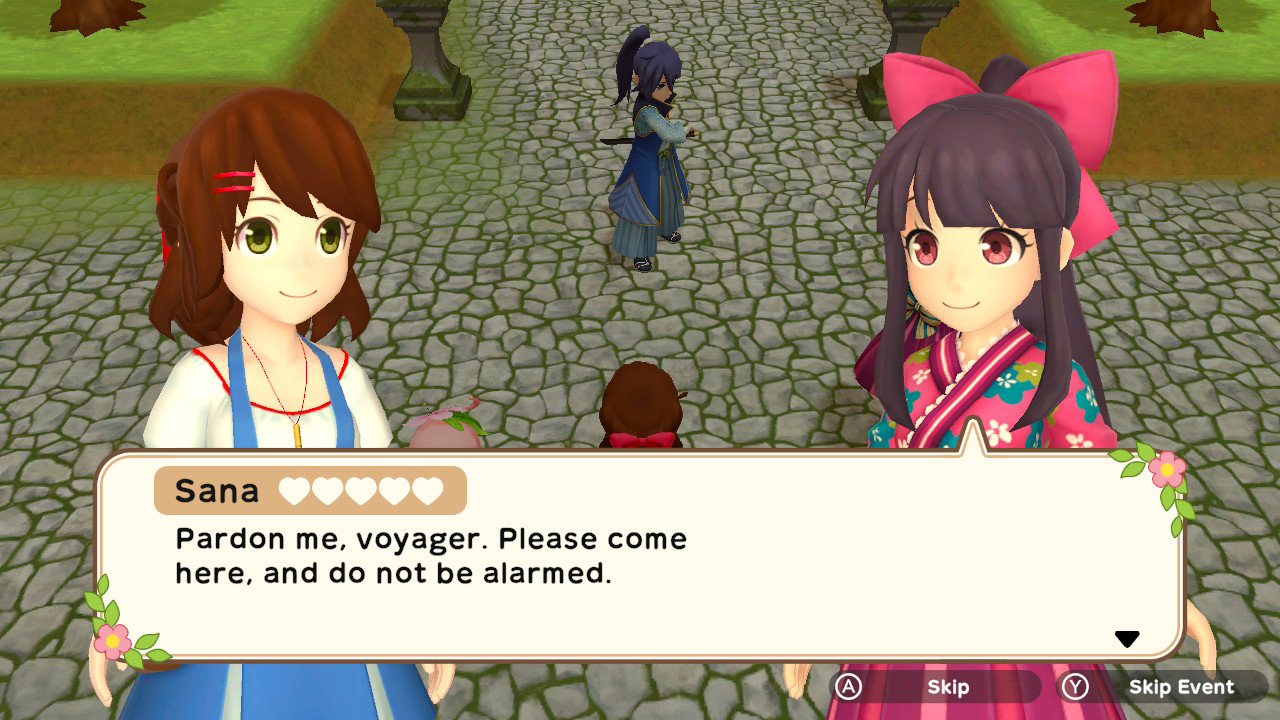Select the A button prompt icon
This screenshot has width=1280, height=720.
pos(849,687)
